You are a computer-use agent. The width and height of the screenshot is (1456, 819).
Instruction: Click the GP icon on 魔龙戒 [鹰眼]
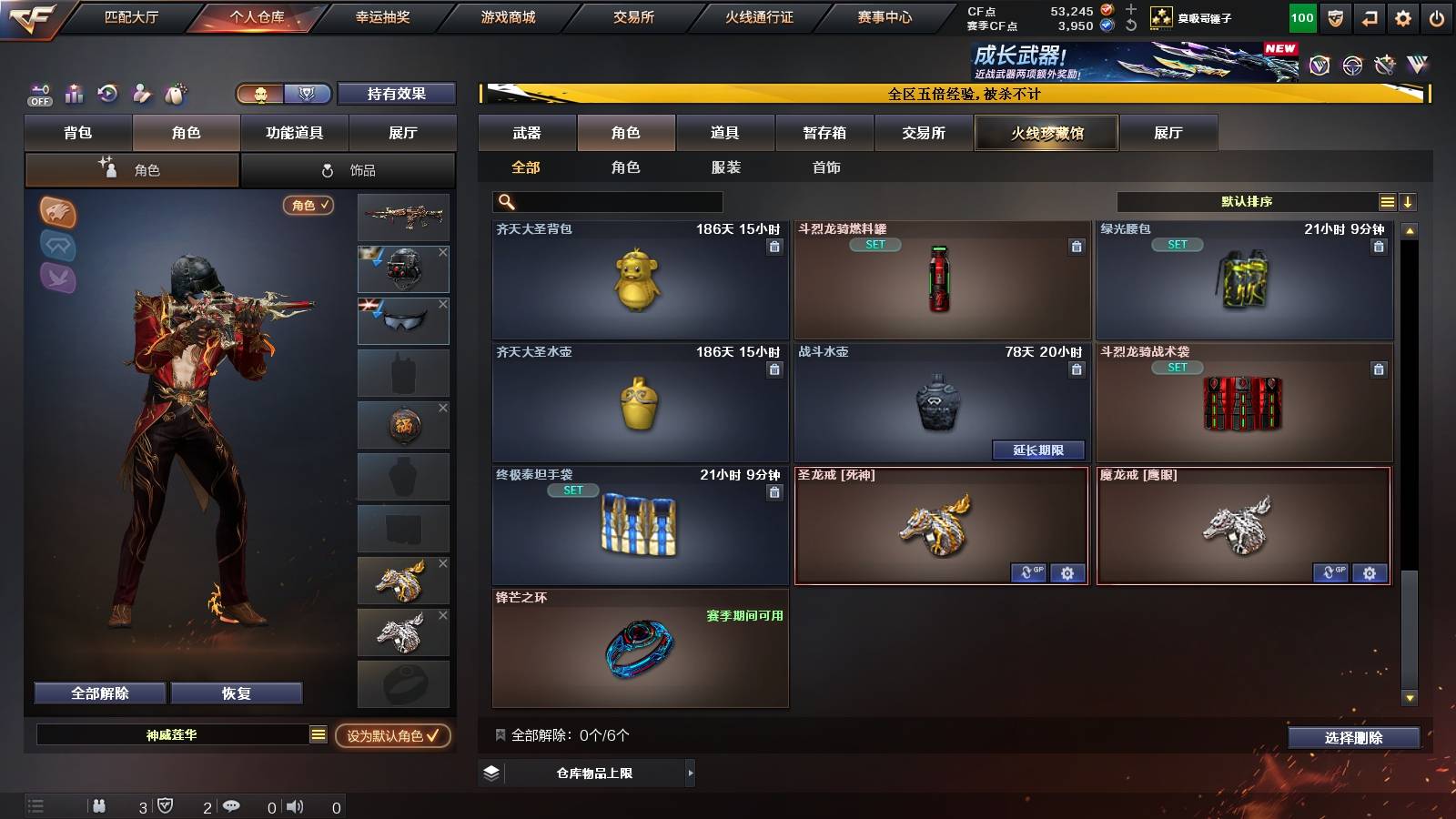(x=1334, y=573)
